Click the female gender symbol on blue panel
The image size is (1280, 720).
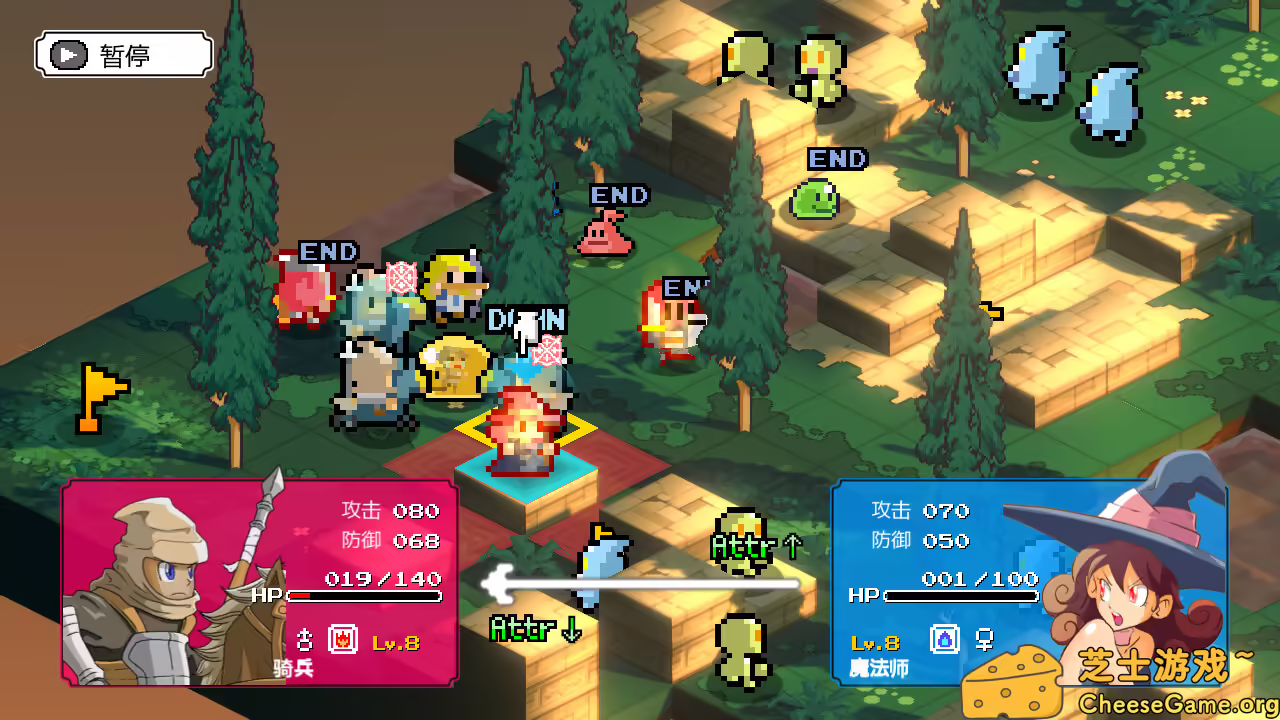point(985,639)
